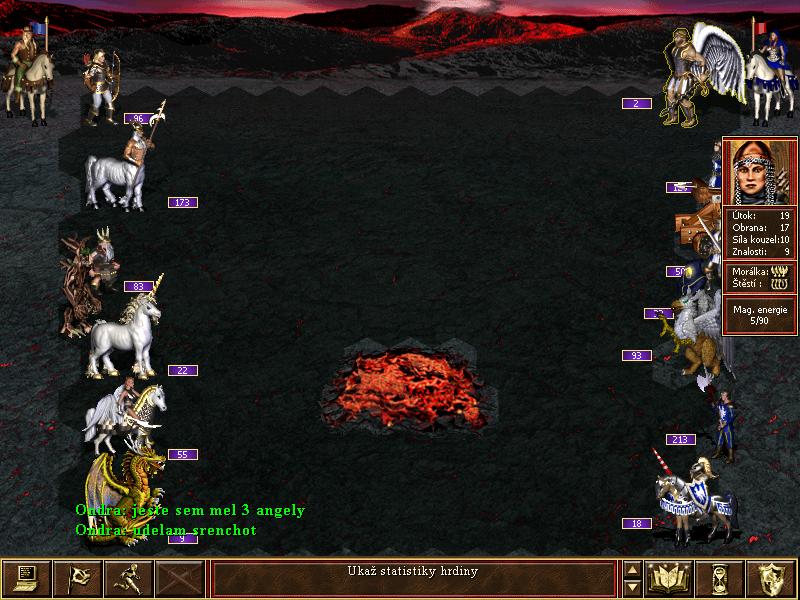The image size is (800, 600).
Task: Select the hero portrait in stats panel
Action: pos(760,170)
